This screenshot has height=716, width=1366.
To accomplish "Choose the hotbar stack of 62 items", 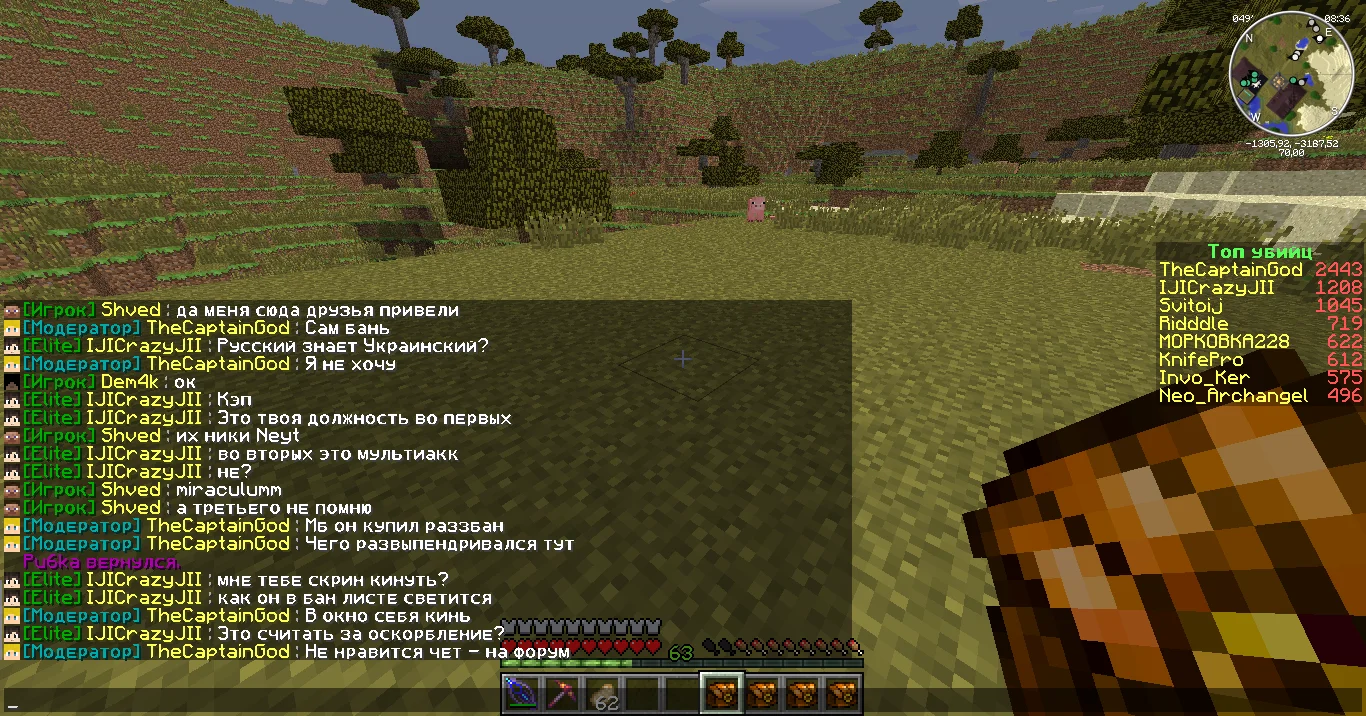I will tap(601, 693).
